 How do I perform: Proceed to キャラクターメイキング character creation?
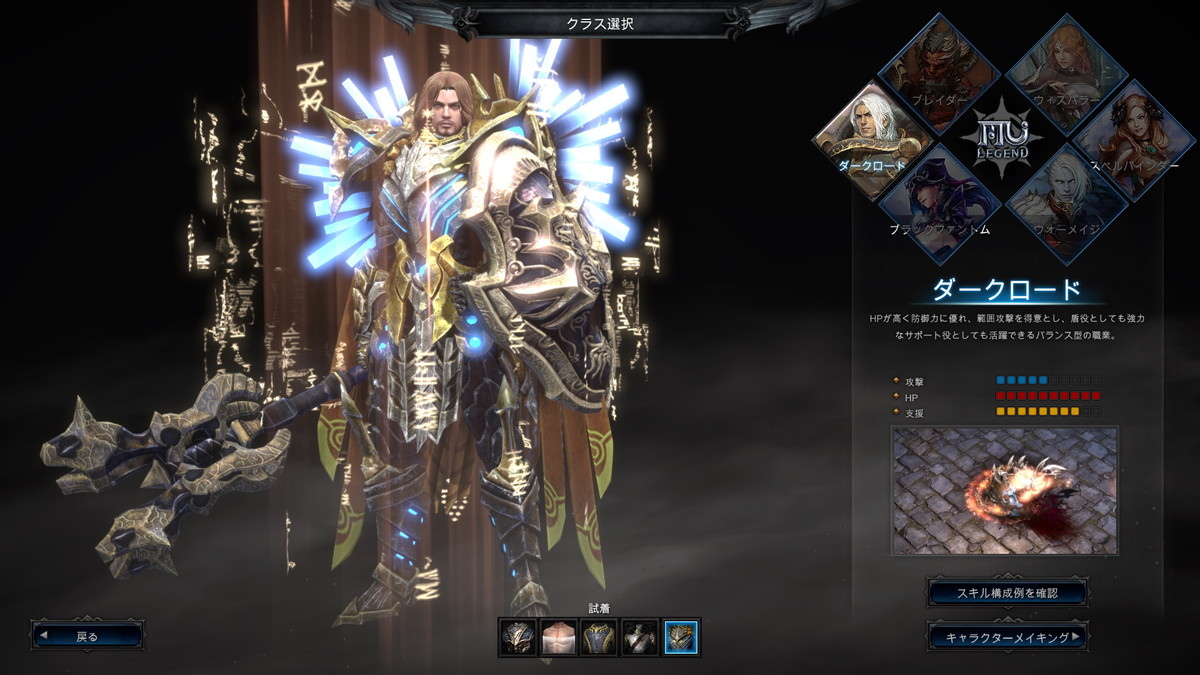1007,635
